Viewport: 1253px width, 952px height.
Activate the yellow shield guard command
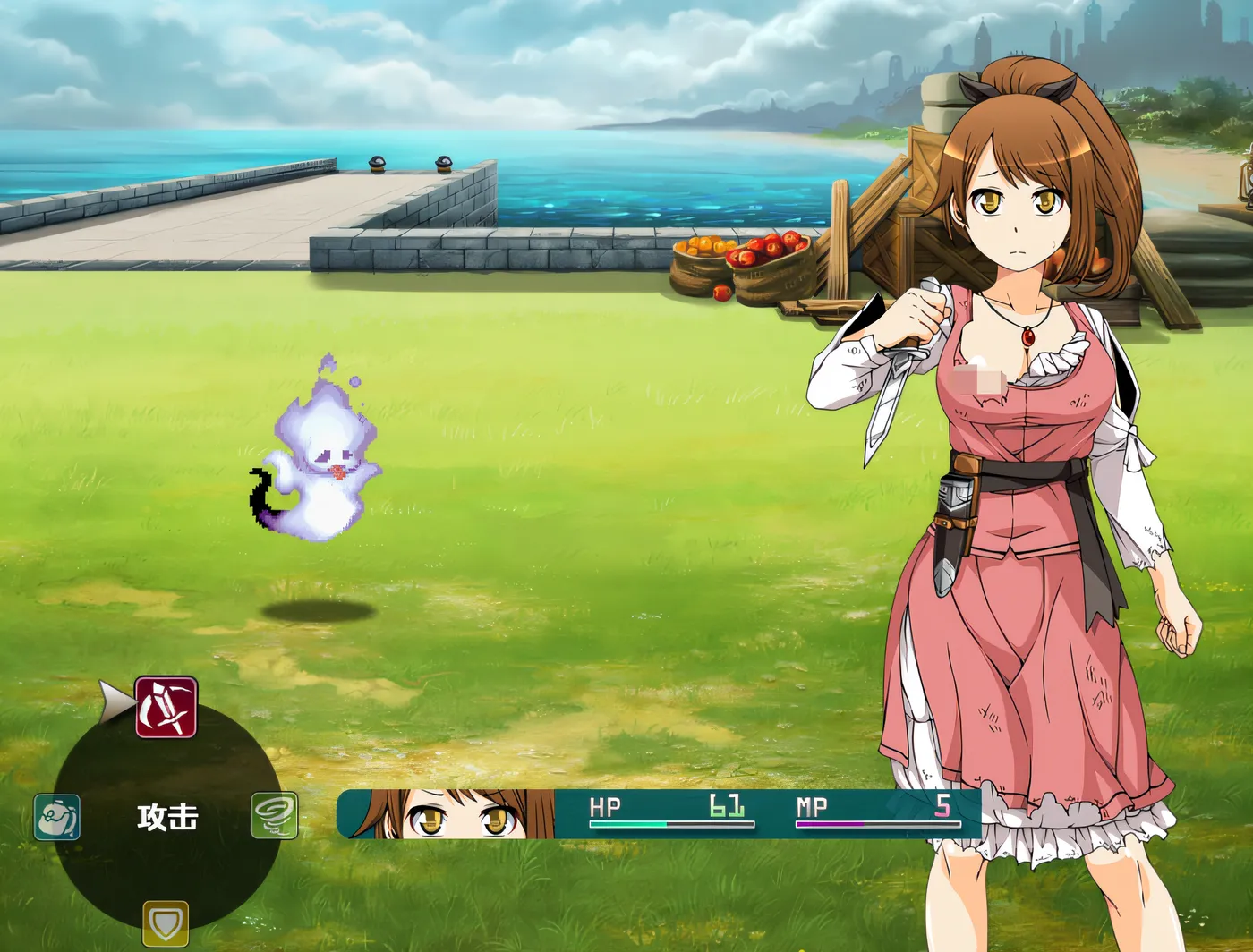coord(166,922)
